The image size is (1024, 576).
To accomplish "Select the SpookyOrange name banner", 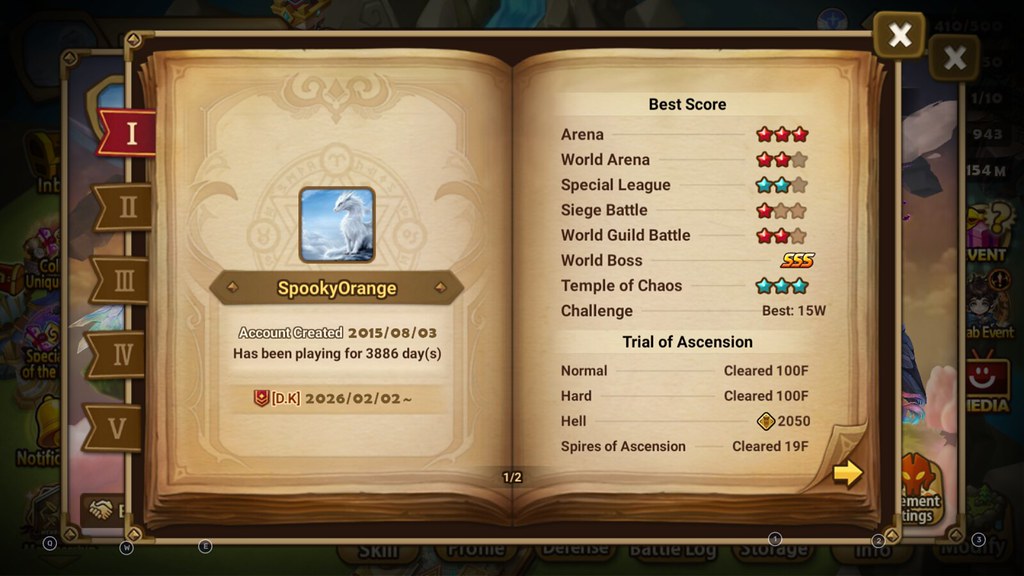I will point(337,288).
